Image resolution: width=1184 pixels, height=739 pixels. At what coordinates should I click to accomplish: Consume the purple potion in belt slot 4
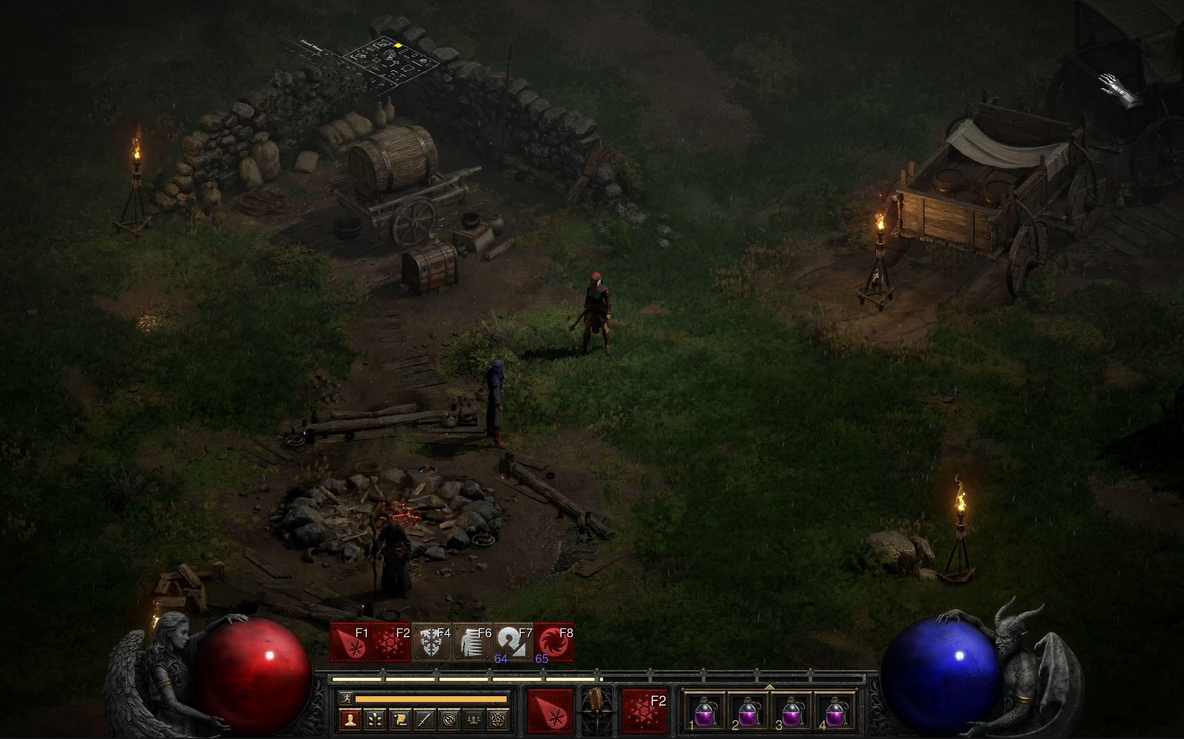click(x=835, y=712)
